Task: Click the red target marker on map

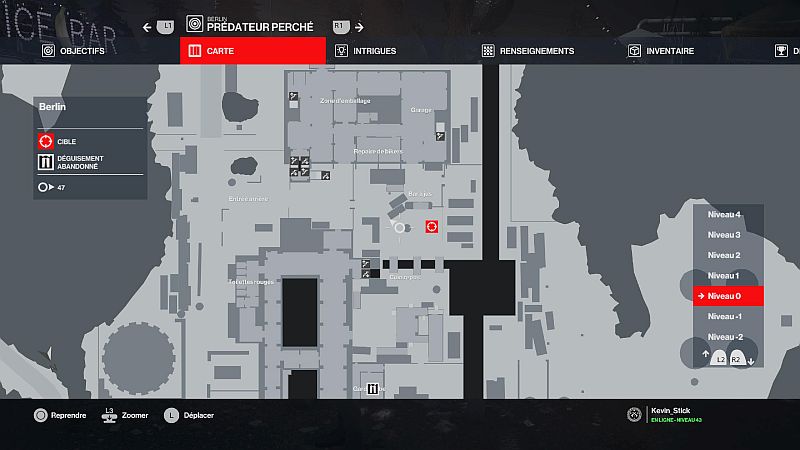Action: pyautogui.click(x=432, y=227)
